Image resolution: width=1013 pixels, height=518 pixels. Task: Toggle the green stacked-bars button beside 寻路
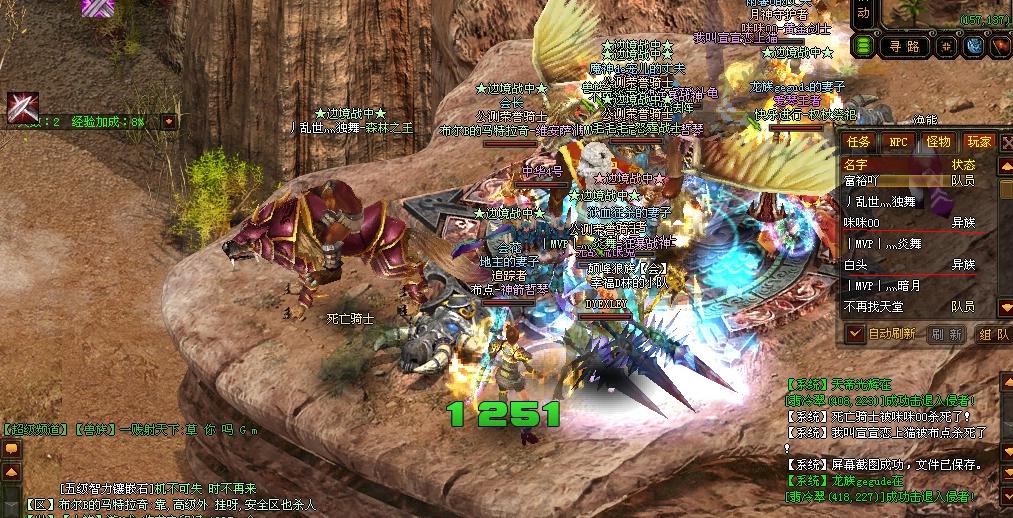click(862, 46)
